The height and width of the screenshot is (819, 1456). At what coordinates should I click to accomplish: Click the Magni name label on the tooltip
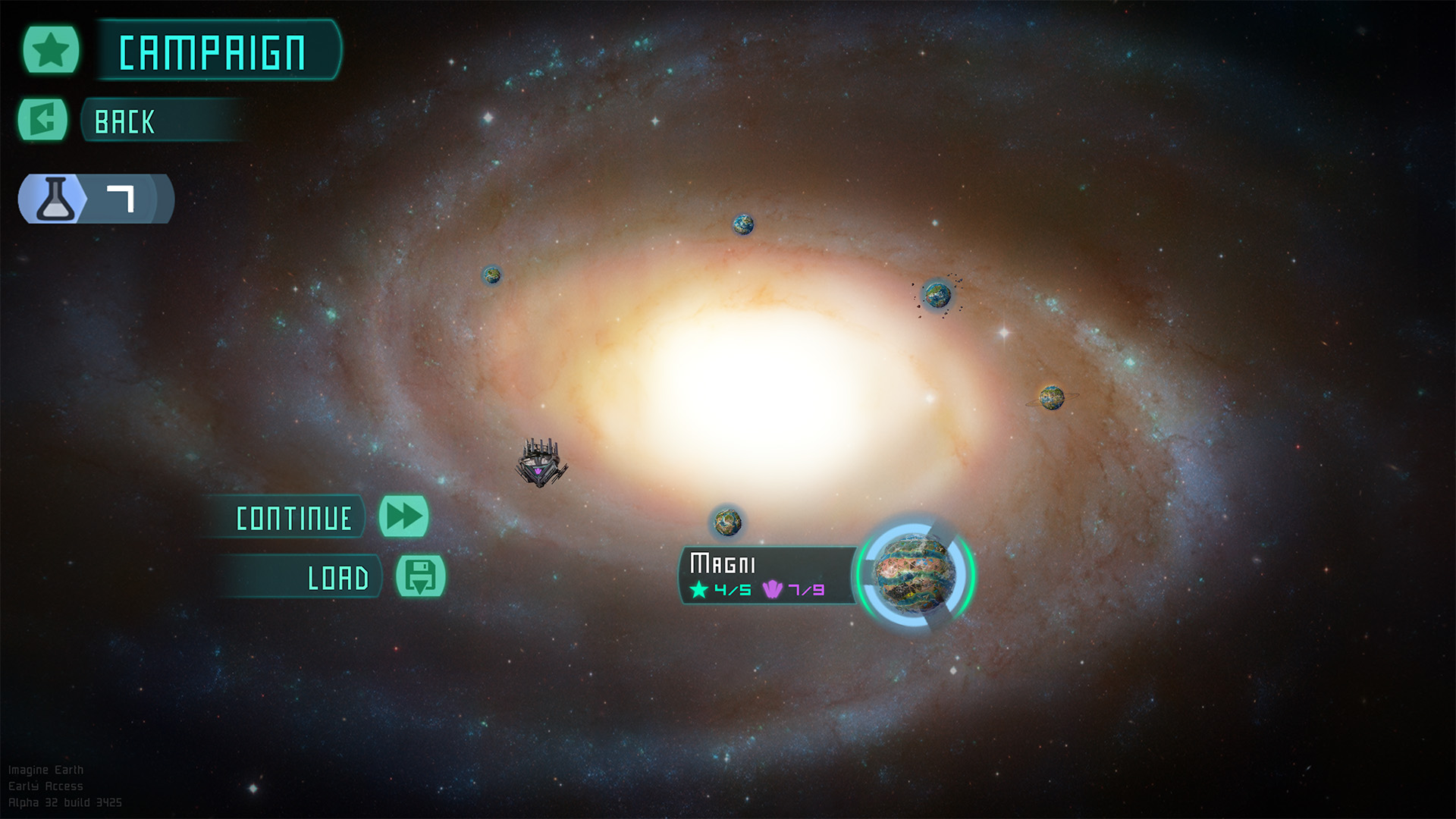click(723, 561)
